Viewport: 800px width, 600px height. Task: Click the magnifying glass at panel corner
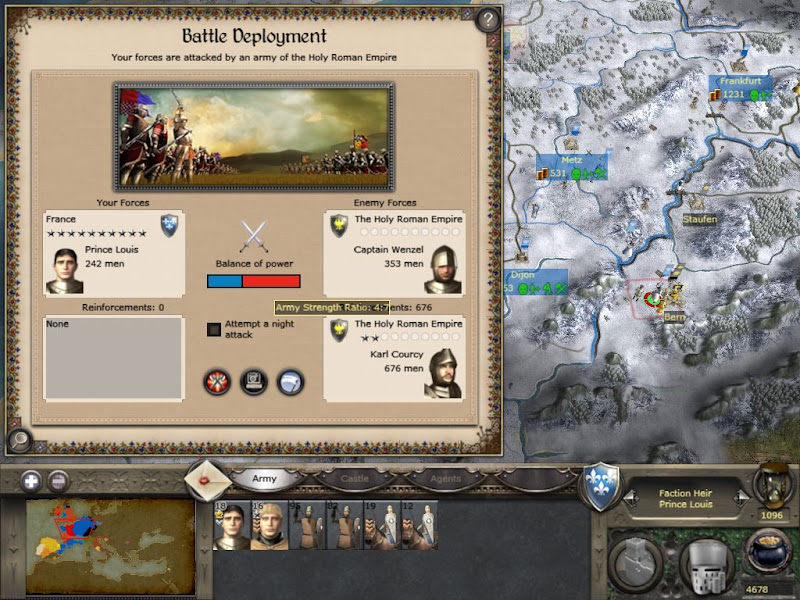click(x=18, y=437)
